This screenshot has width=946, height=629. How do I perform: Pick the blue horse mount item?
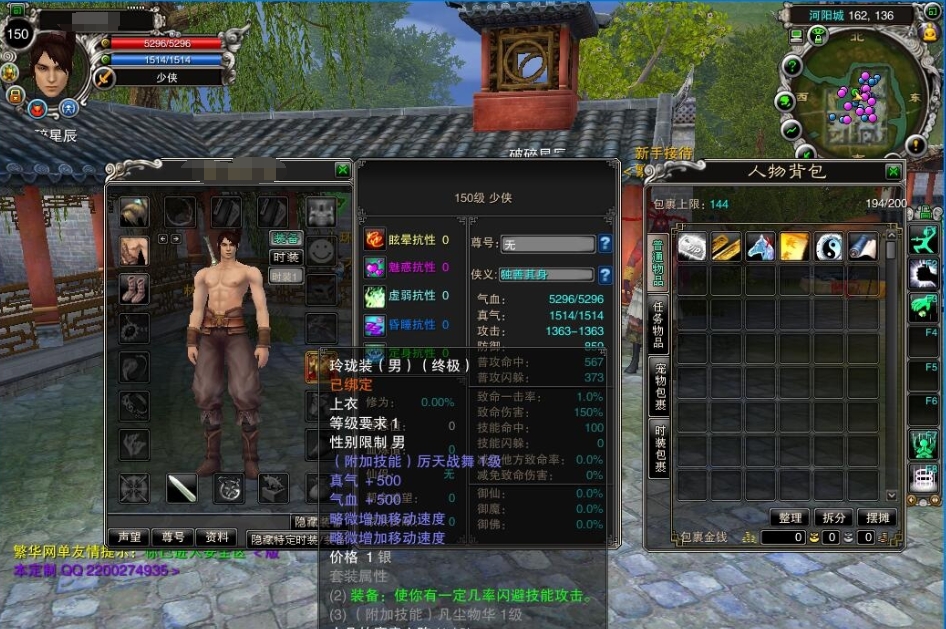[761, 246]
